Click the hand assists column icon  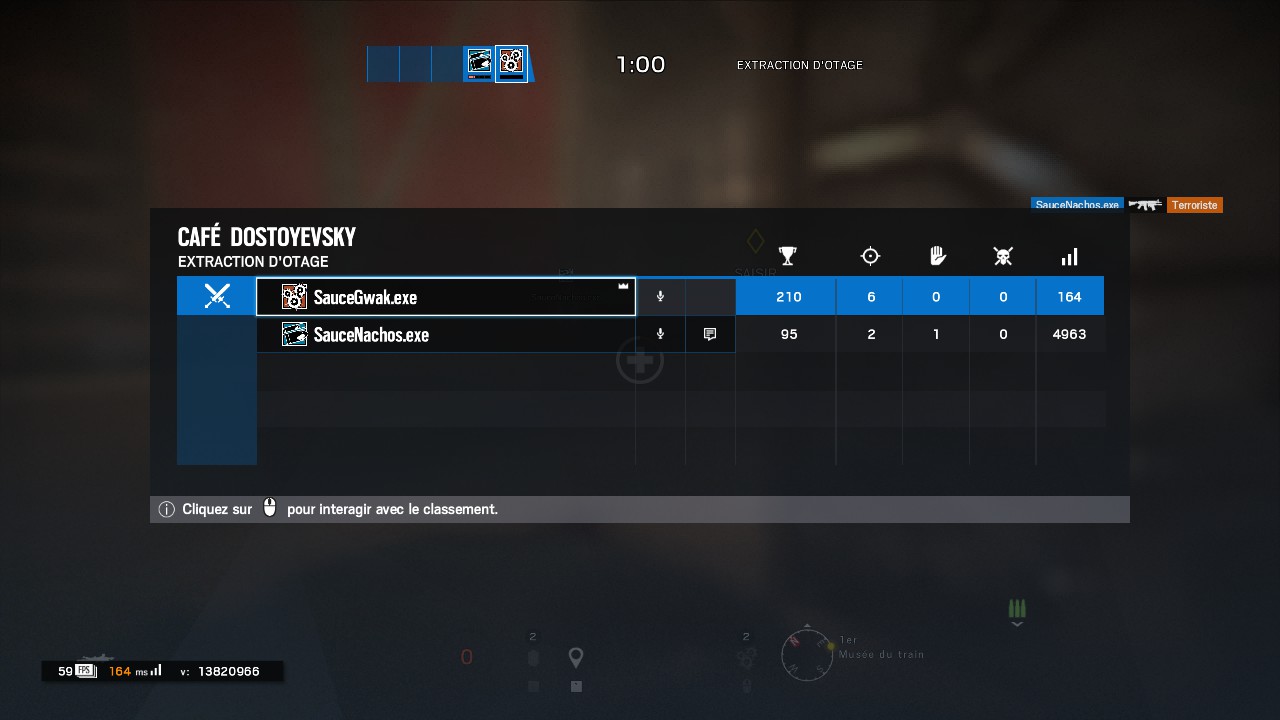point(936,256)
